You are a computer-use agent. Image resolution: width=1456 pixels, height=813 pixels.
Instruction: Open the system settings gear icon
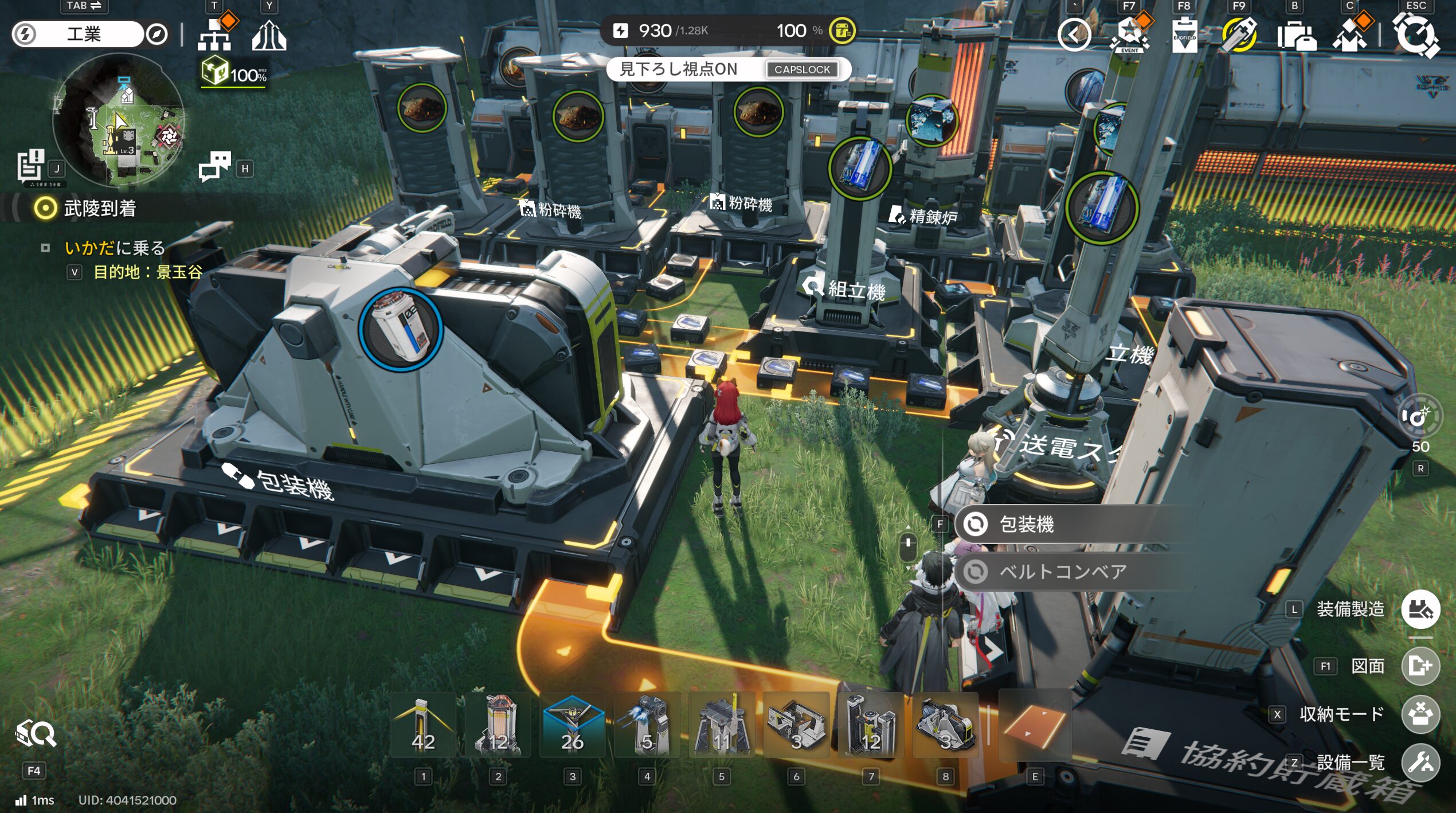point(1415,36)
